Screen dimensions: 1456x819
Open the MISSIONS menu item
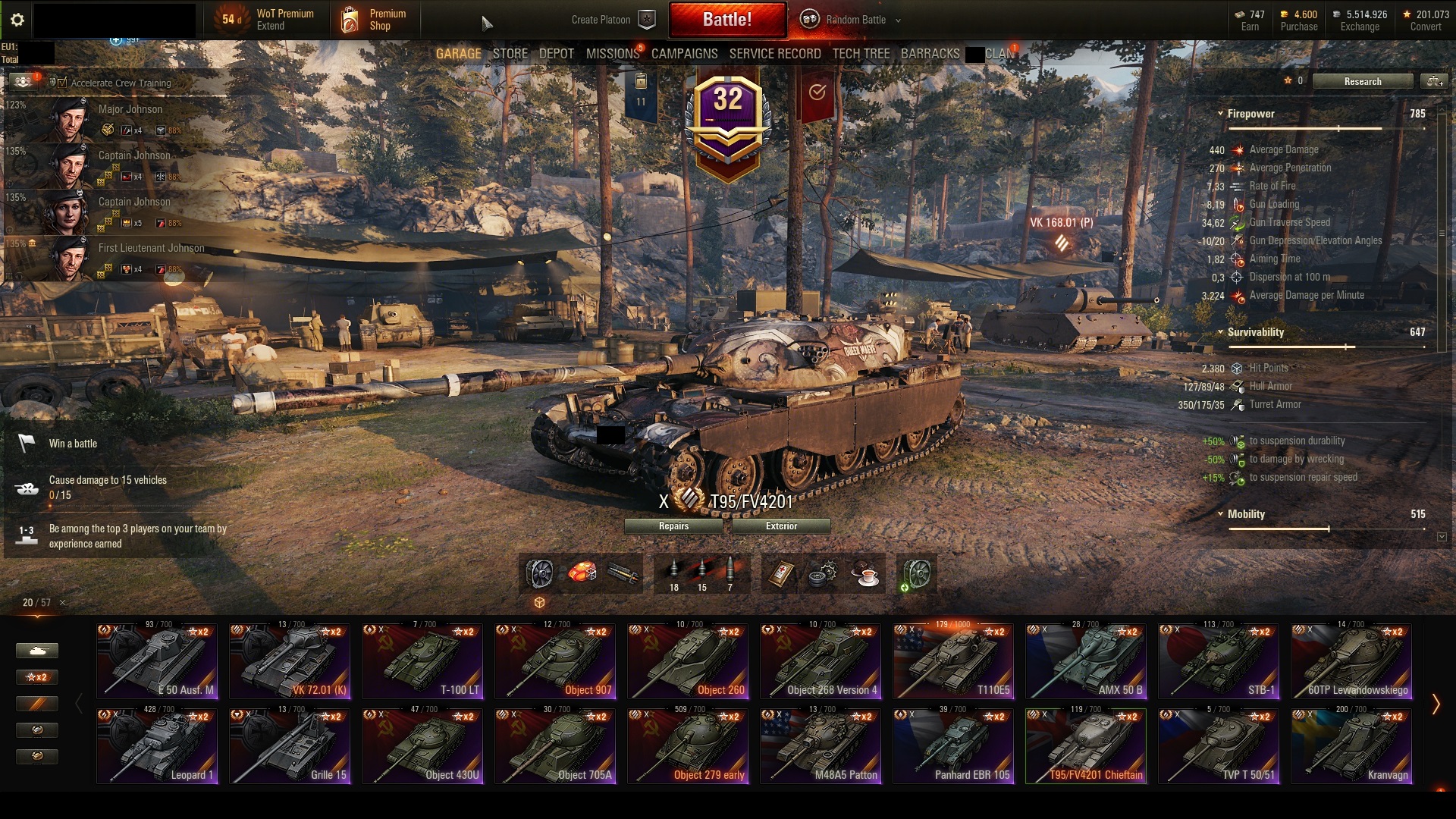(611, 54)
